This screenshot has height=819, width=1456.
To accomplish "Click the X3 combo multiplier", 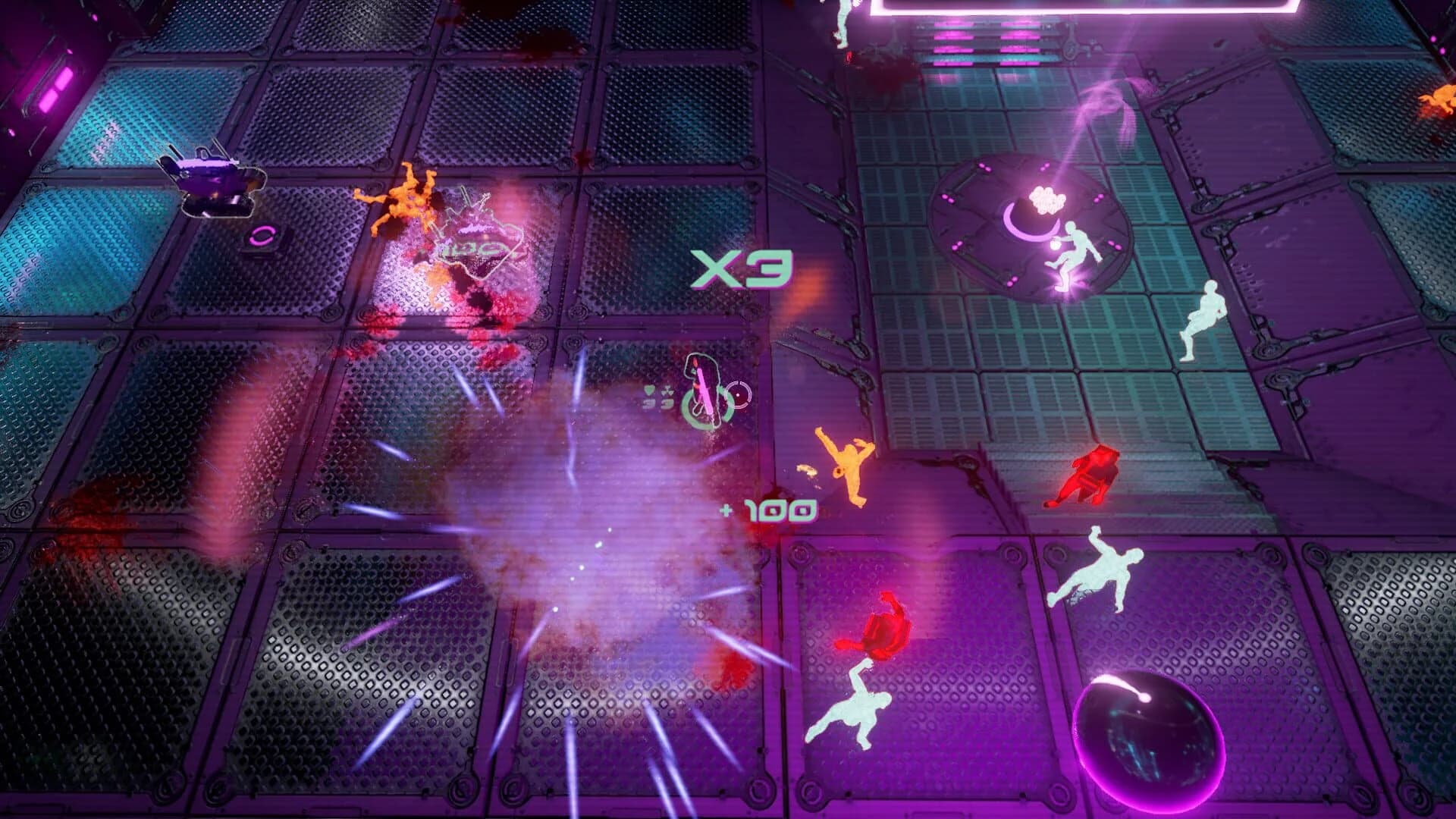I will click(x=739, y=267).
